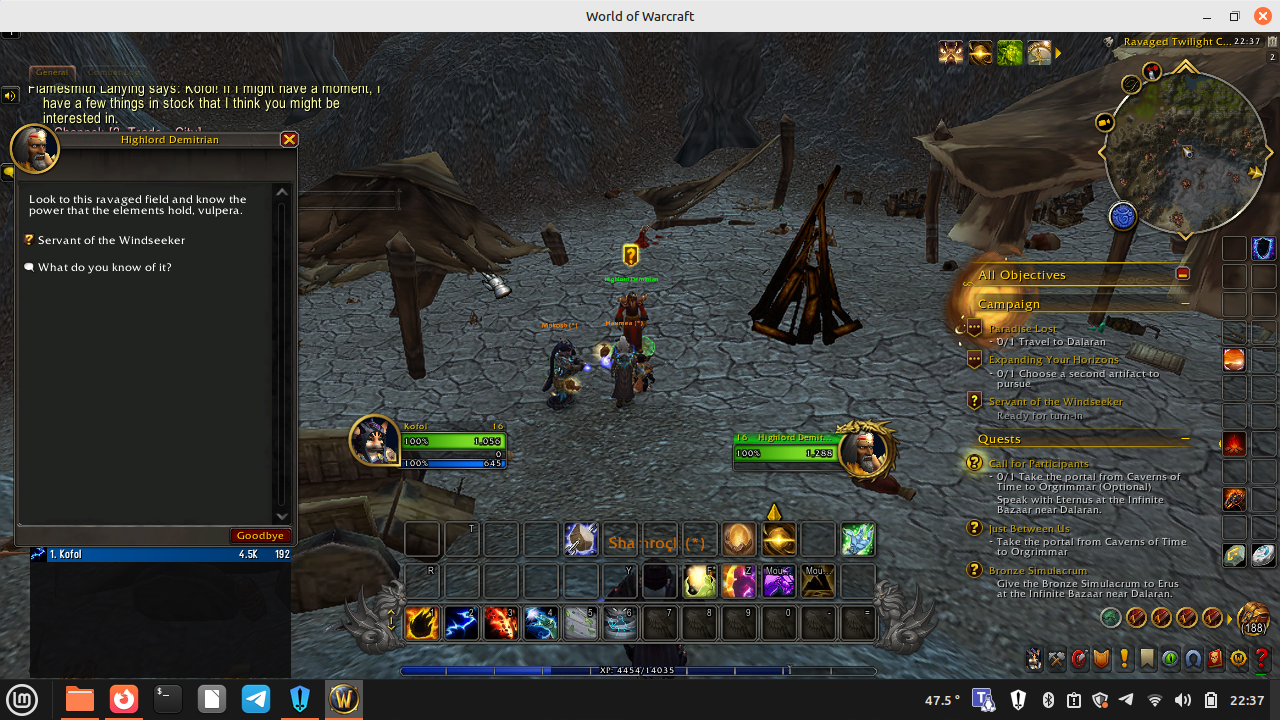The image size is (1280, 720).
Task: Close the Highlord Demitrian dialogue window
Action: tap(289, 140)
